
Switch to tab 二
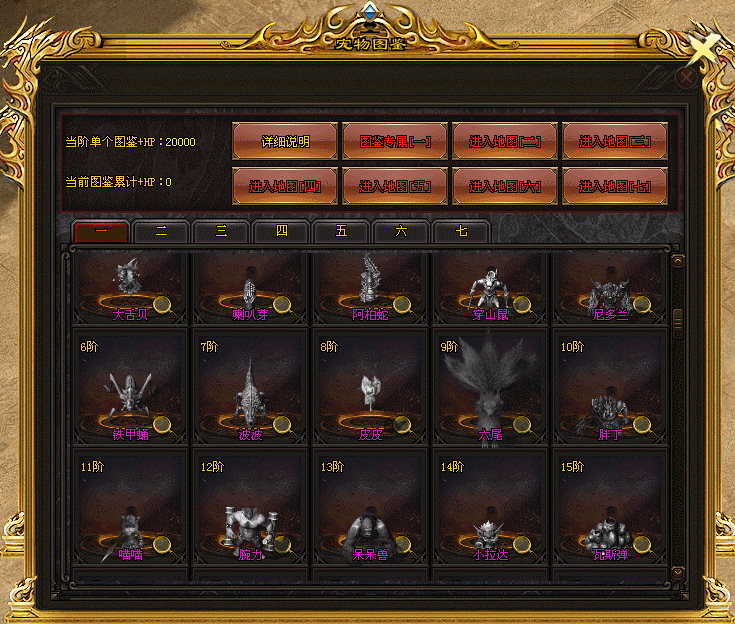(x=161, y=231)
